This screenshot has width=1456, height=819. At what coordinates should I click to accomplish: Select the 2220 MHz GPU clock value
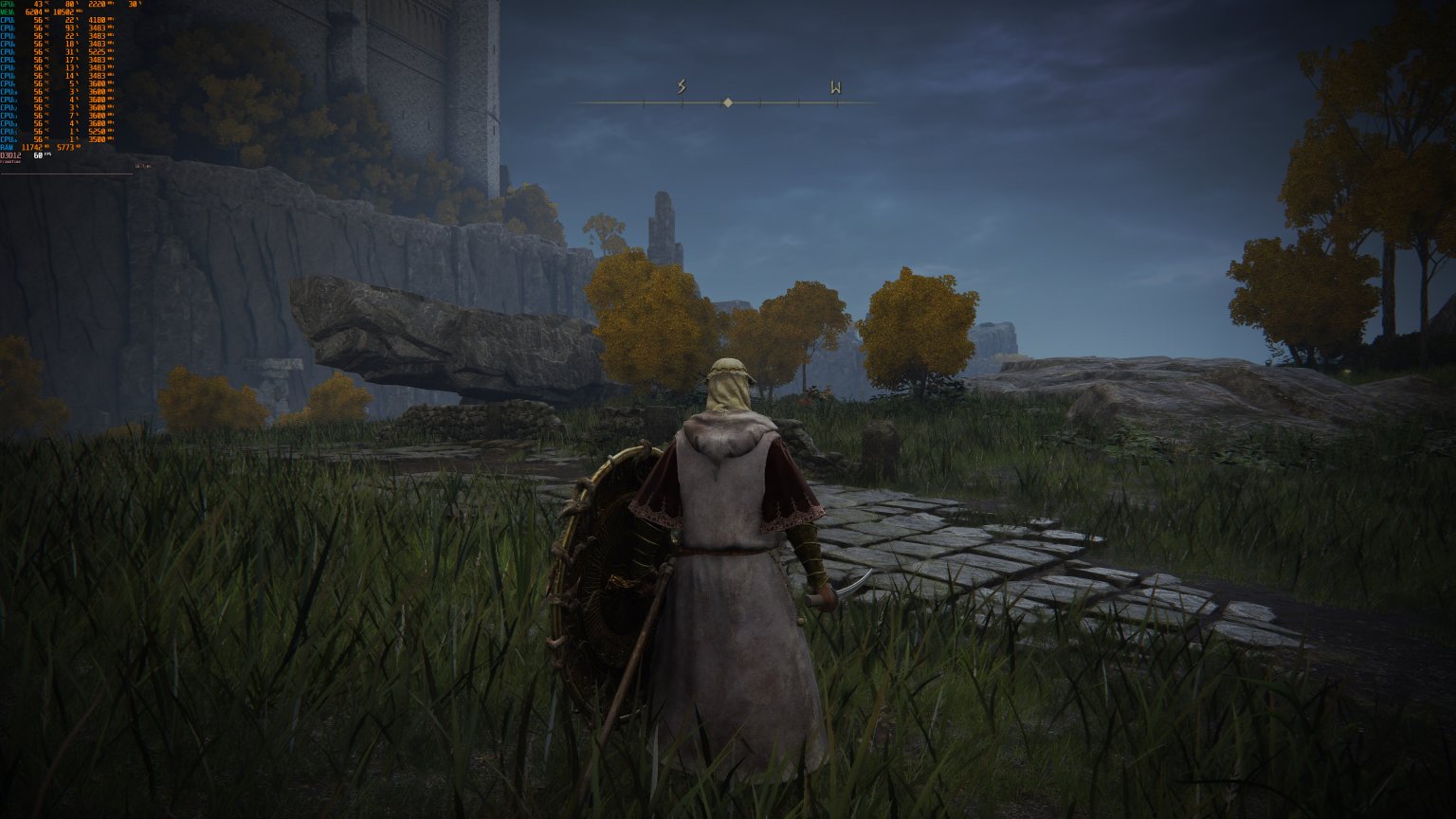[95, 4]
